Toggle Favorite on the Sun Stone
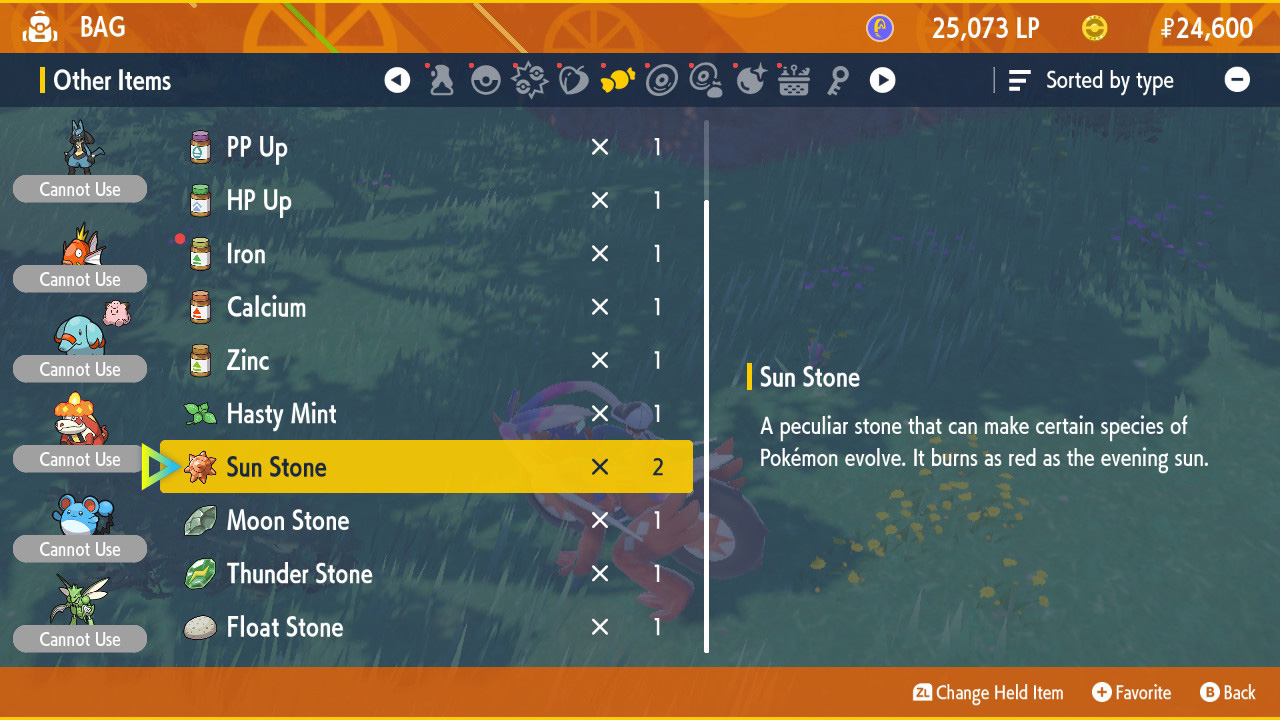 tap(1131, 692)
